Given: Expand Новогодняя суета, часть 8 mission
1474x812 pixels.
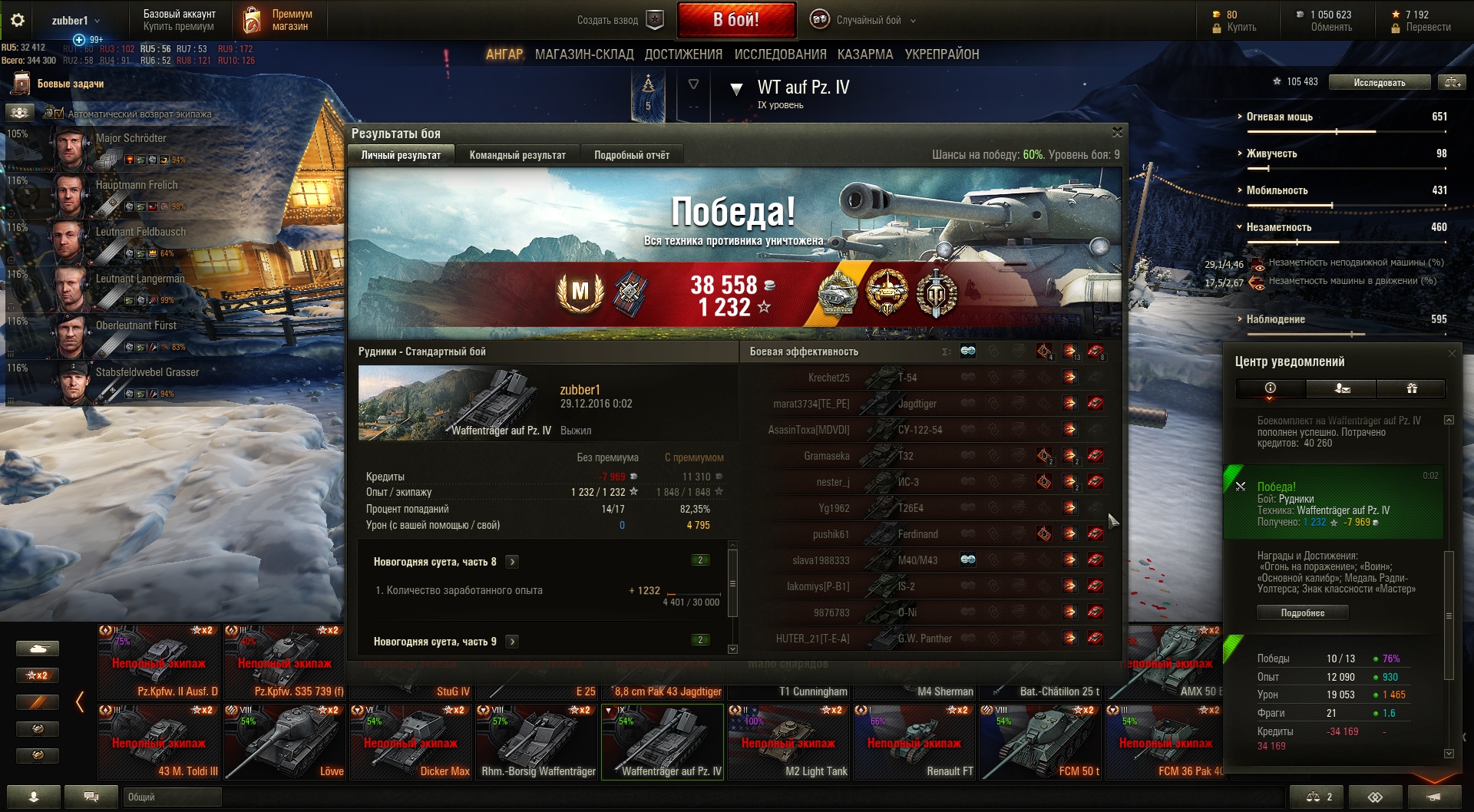Looking at the screenshot, I should [x=512, y=562].
